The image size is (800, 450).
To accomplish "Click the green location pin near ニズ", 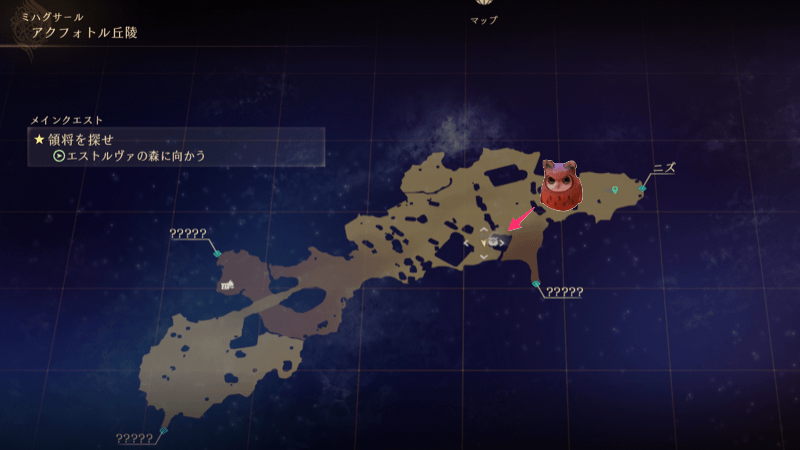I will [x=615, y=189].
